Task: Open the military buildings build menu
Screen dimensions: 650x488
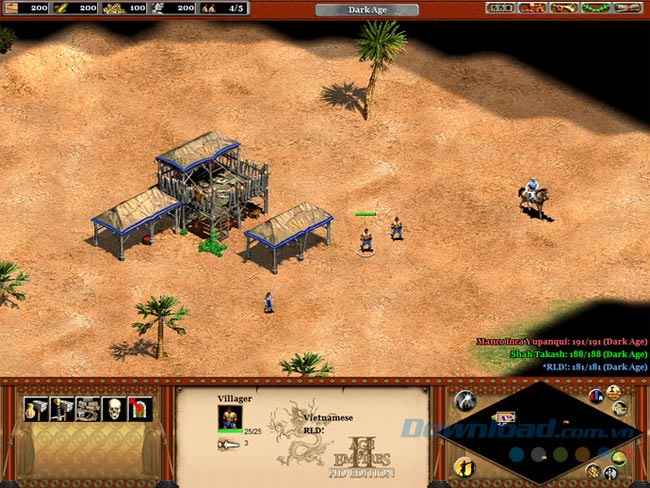Action: 62,409
